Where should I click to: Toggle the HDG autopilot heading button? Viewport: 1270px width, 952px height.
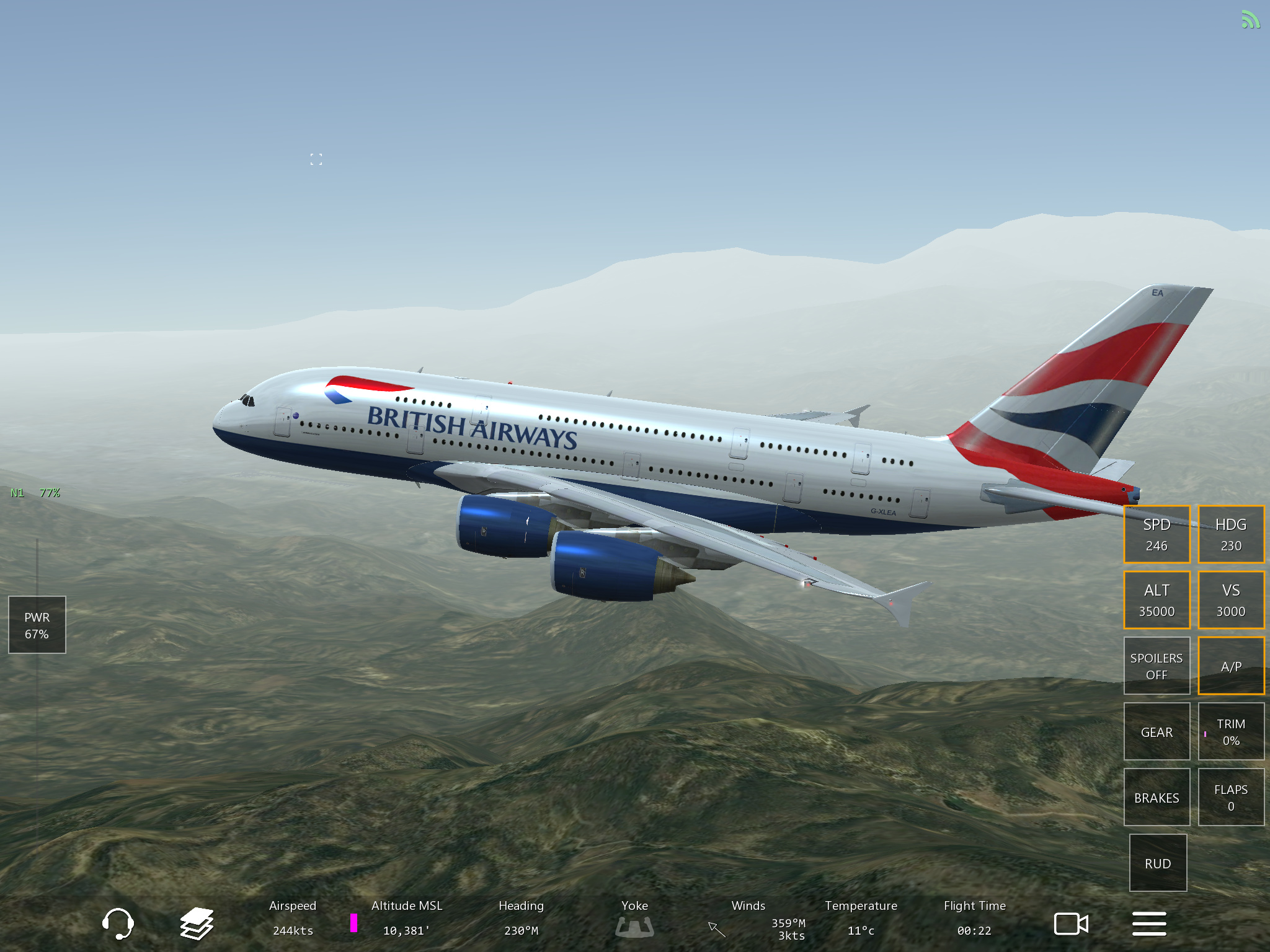point(1231,534)
